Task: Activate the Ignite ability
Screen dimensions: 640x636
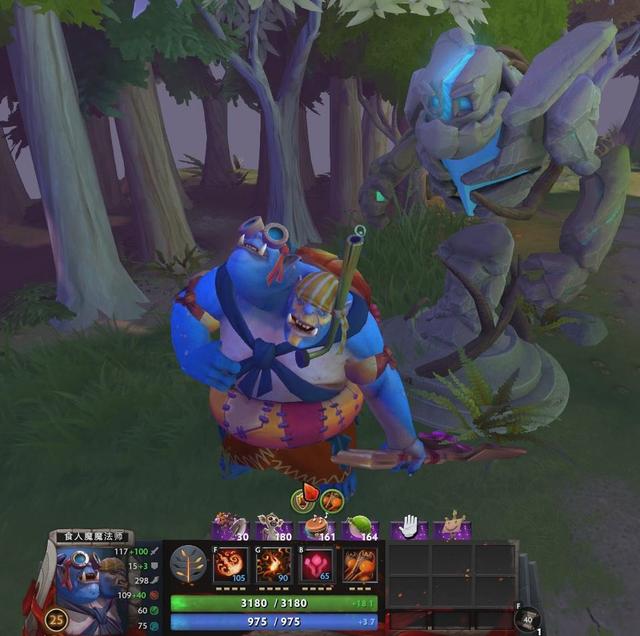Action: tap(273, 565)
